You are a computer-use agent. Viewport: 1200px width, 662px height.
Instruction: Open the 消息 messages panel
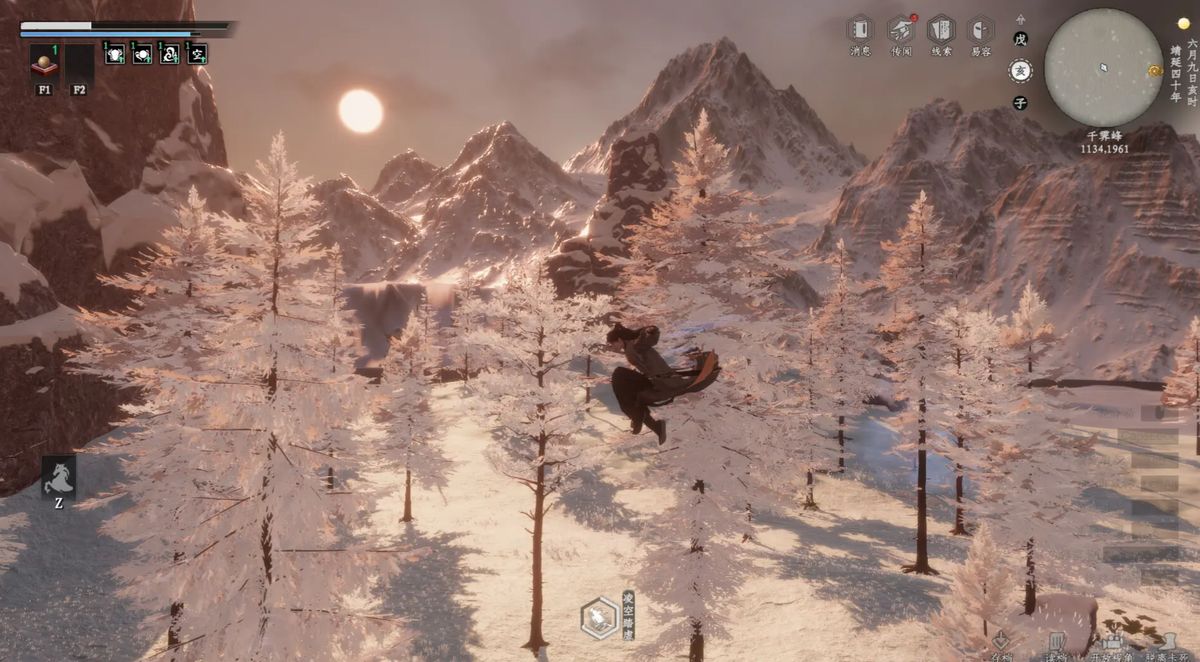tap(860, 29)
